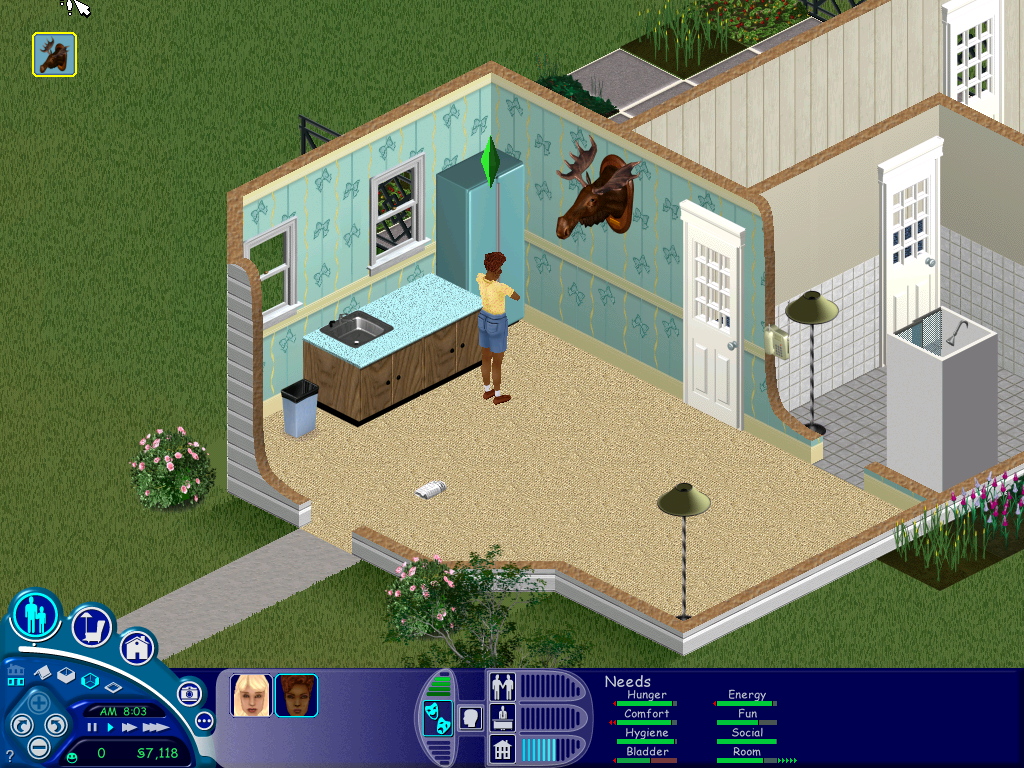Select the blonde Sim's portrait
1024x768 pixels.
[x=251, y=695]
